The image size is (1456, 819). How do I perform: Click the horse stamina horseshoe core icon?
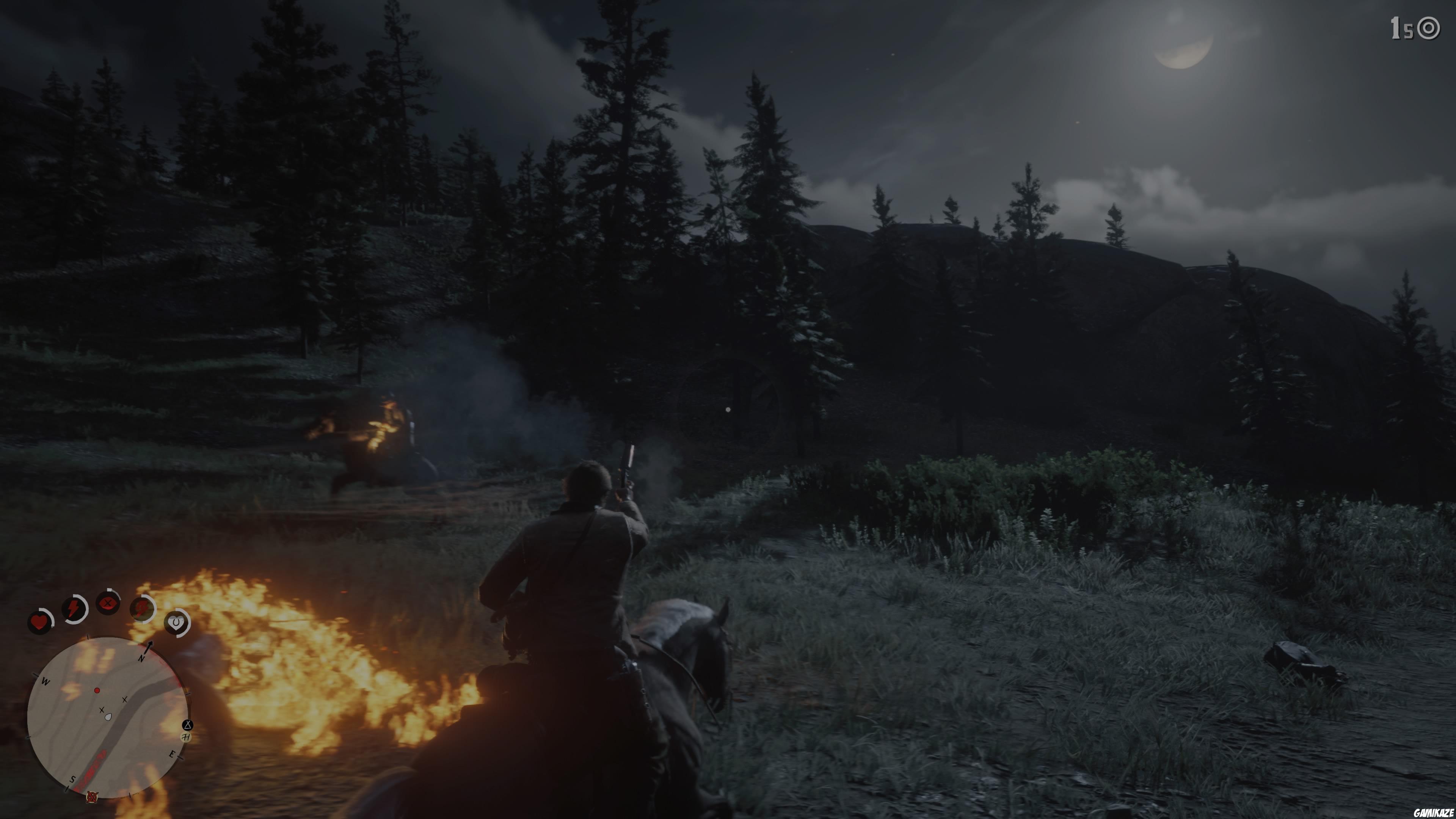(x=176, y=622)
